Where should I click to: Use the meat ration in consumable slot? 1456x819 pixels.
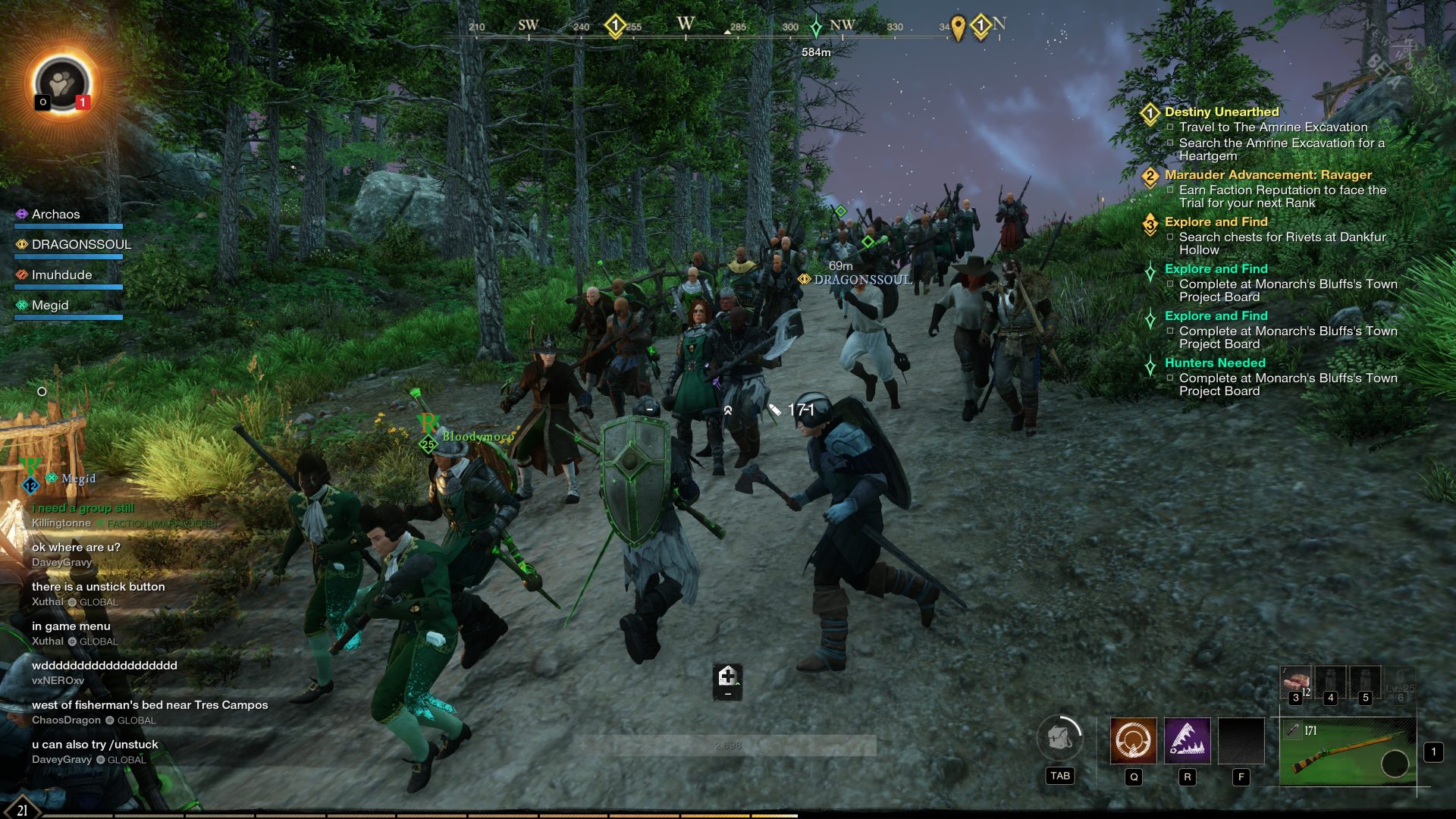pyautogui.click(x=1295, y=682)
